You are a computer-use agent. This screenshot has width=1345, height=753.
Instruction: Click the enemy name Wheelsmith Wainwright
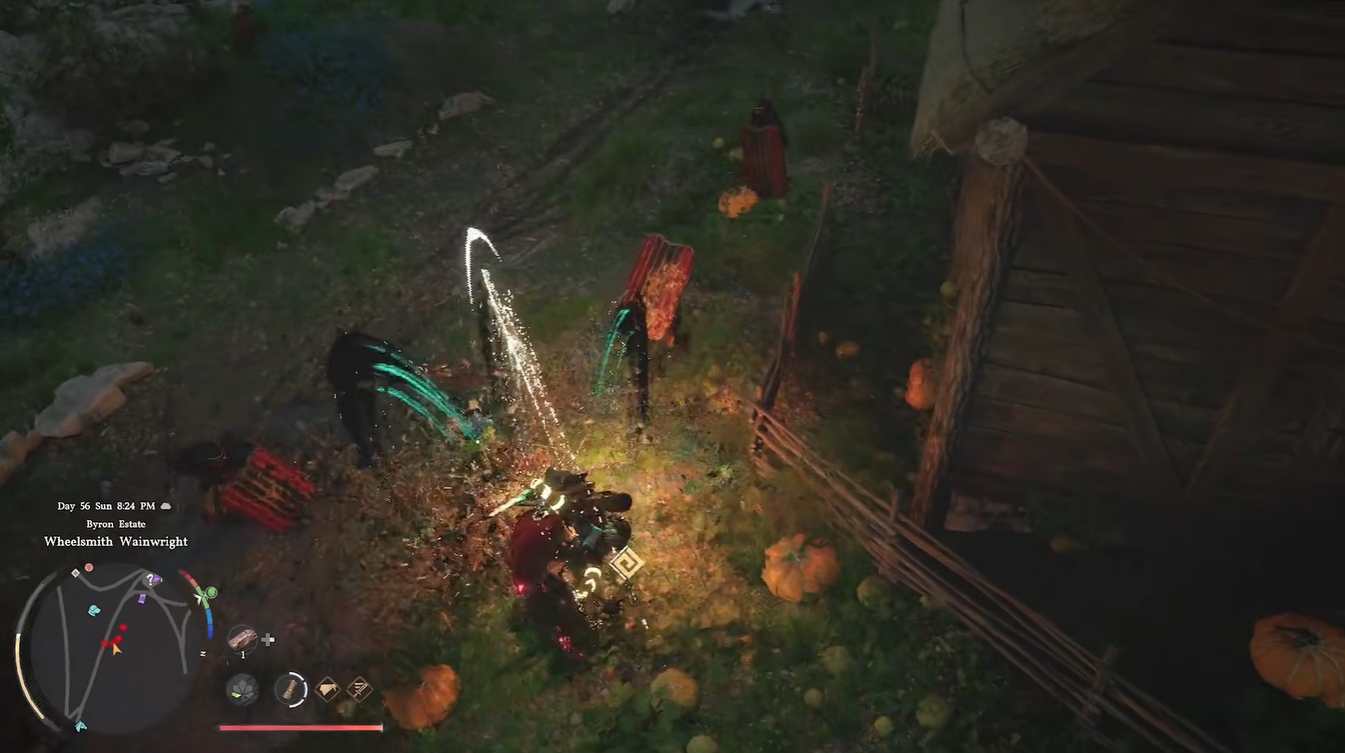click(116, 541)
